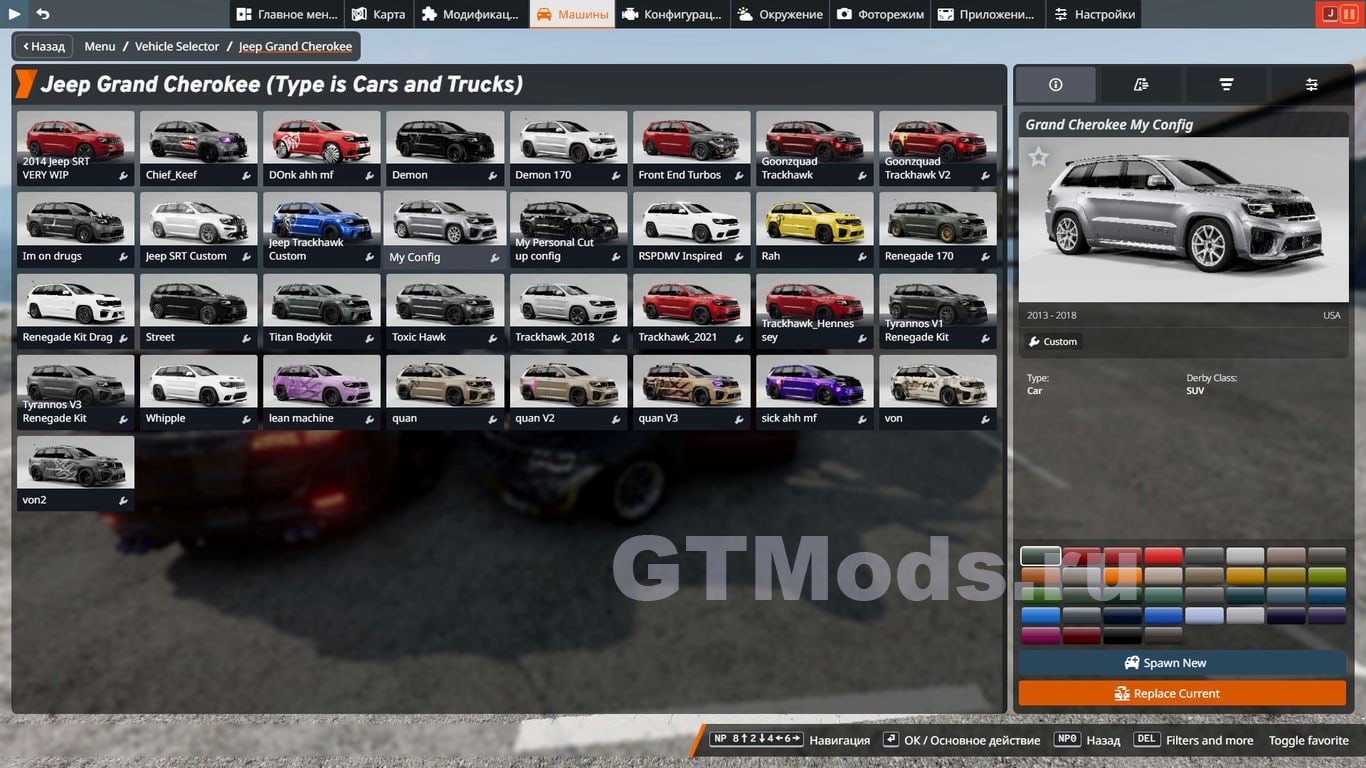1366x768 pixels.
Task: Open the Окружение tab
Action: pos(779,14)
